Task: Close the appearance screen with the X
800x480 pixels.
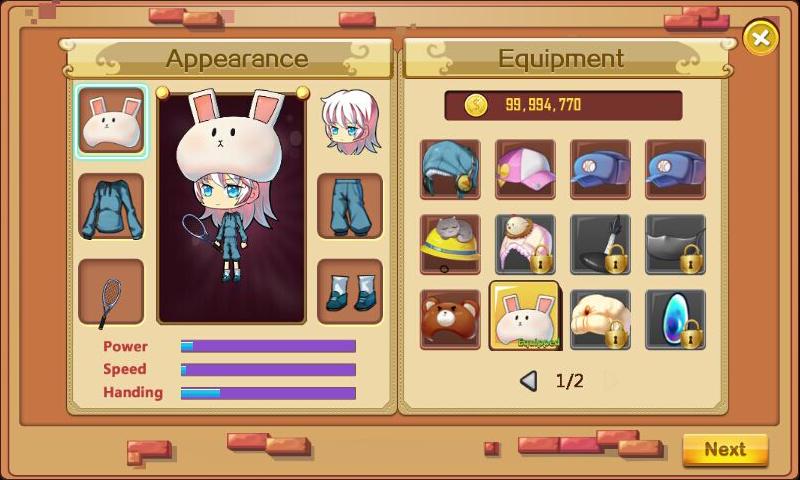Action: pos(760,38)
